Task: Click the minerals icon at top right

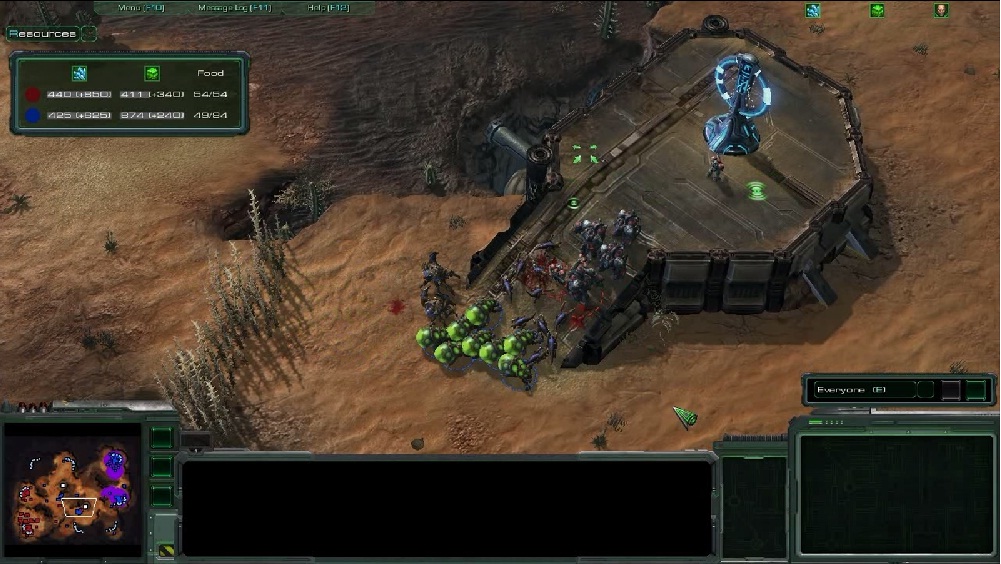Action: [813, 11]
